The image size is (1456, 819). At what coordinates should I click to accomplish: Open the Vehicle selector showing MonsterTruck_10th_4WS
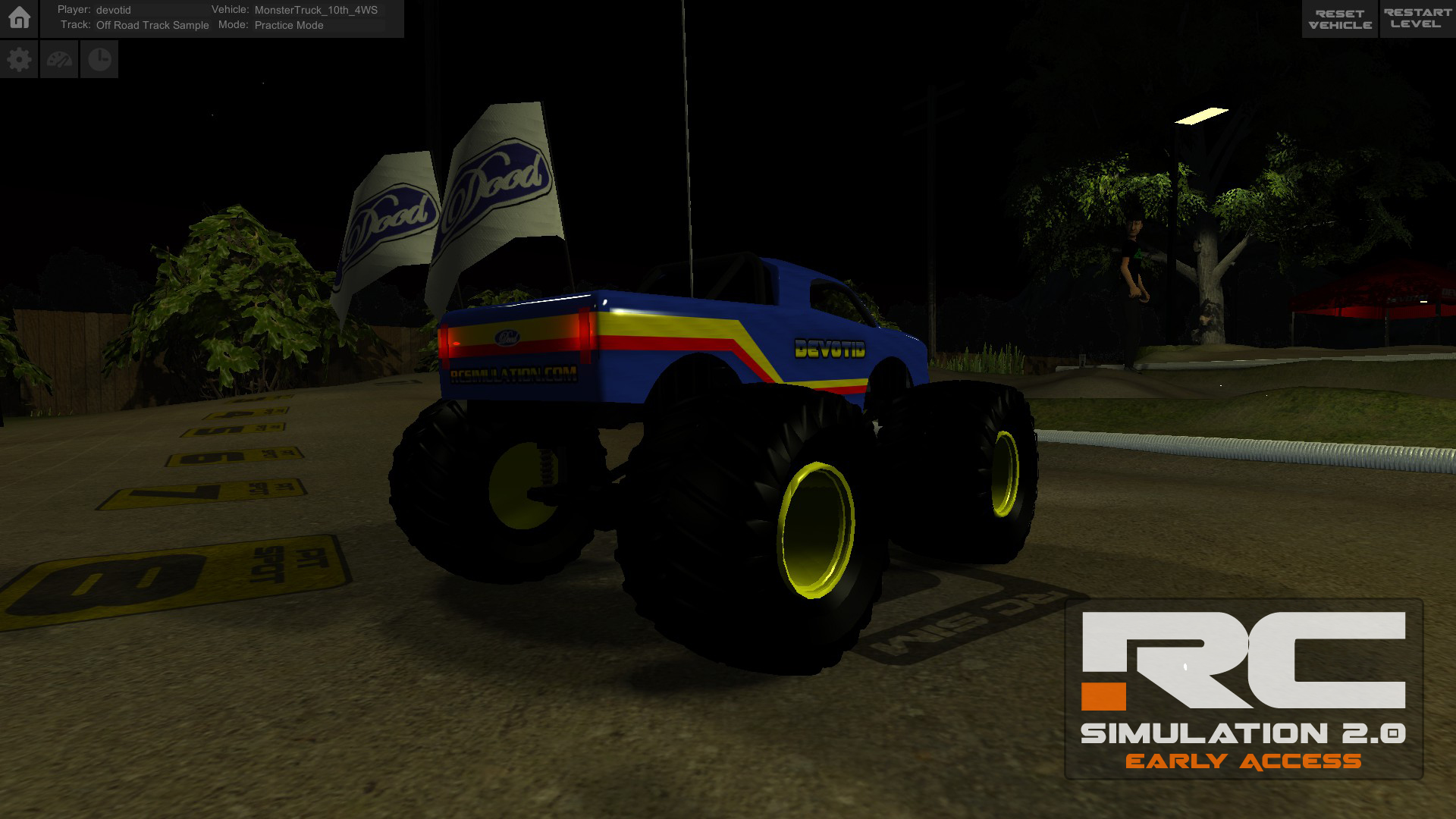coord(315,11)
